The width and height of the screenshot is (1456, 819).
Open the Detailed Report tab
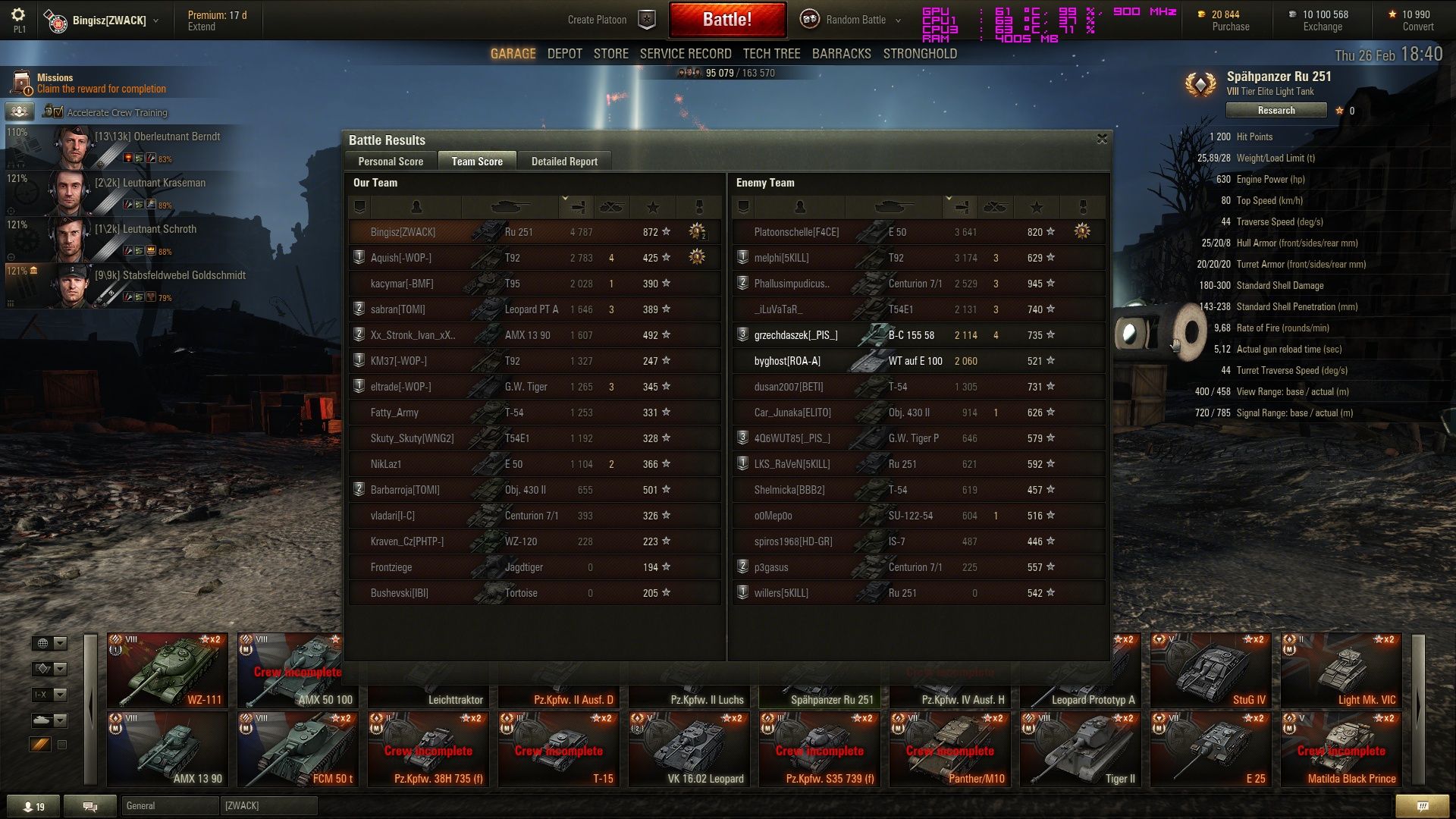click(564, 161)
